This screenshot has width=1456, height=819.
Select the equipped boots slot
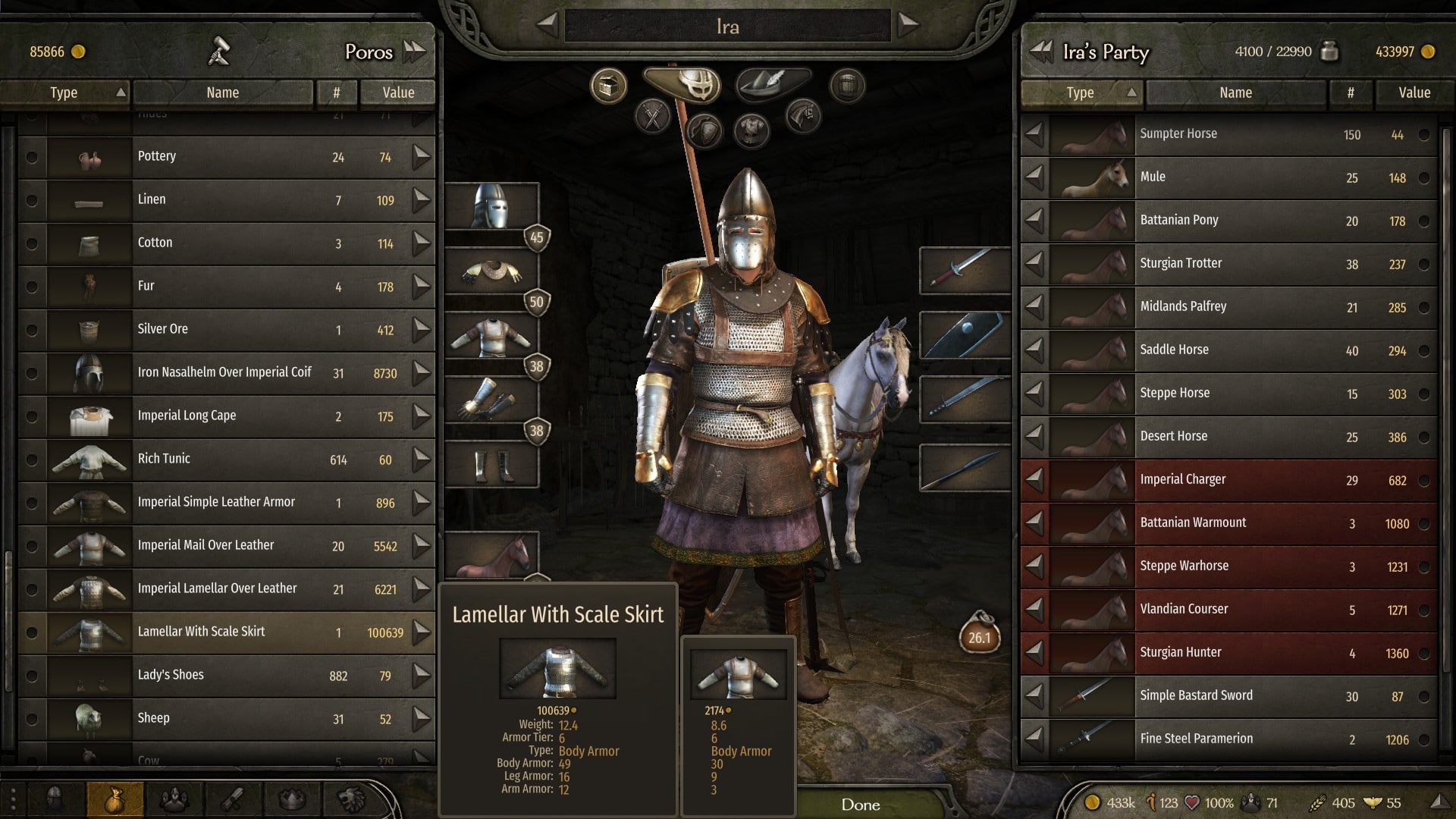(491, 465)
